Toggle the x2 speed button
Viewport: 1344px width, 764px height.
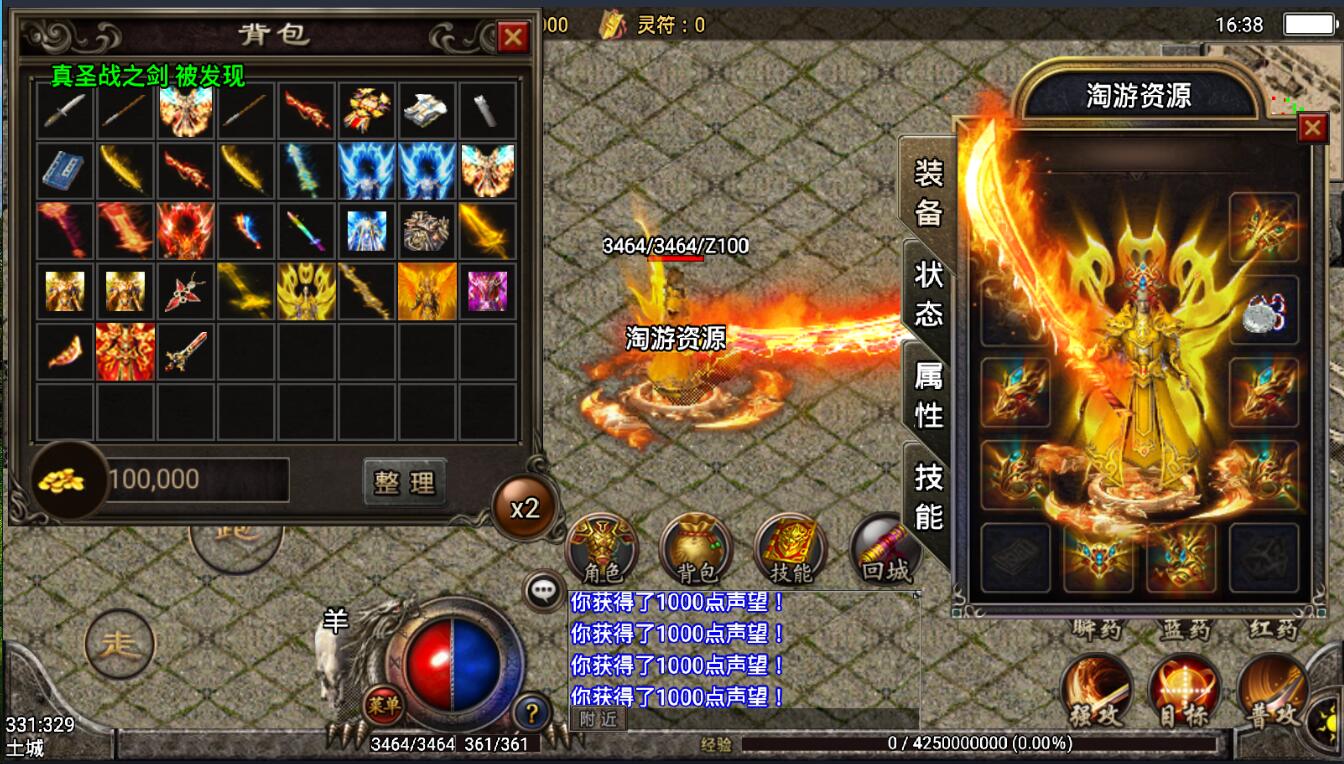524,507
